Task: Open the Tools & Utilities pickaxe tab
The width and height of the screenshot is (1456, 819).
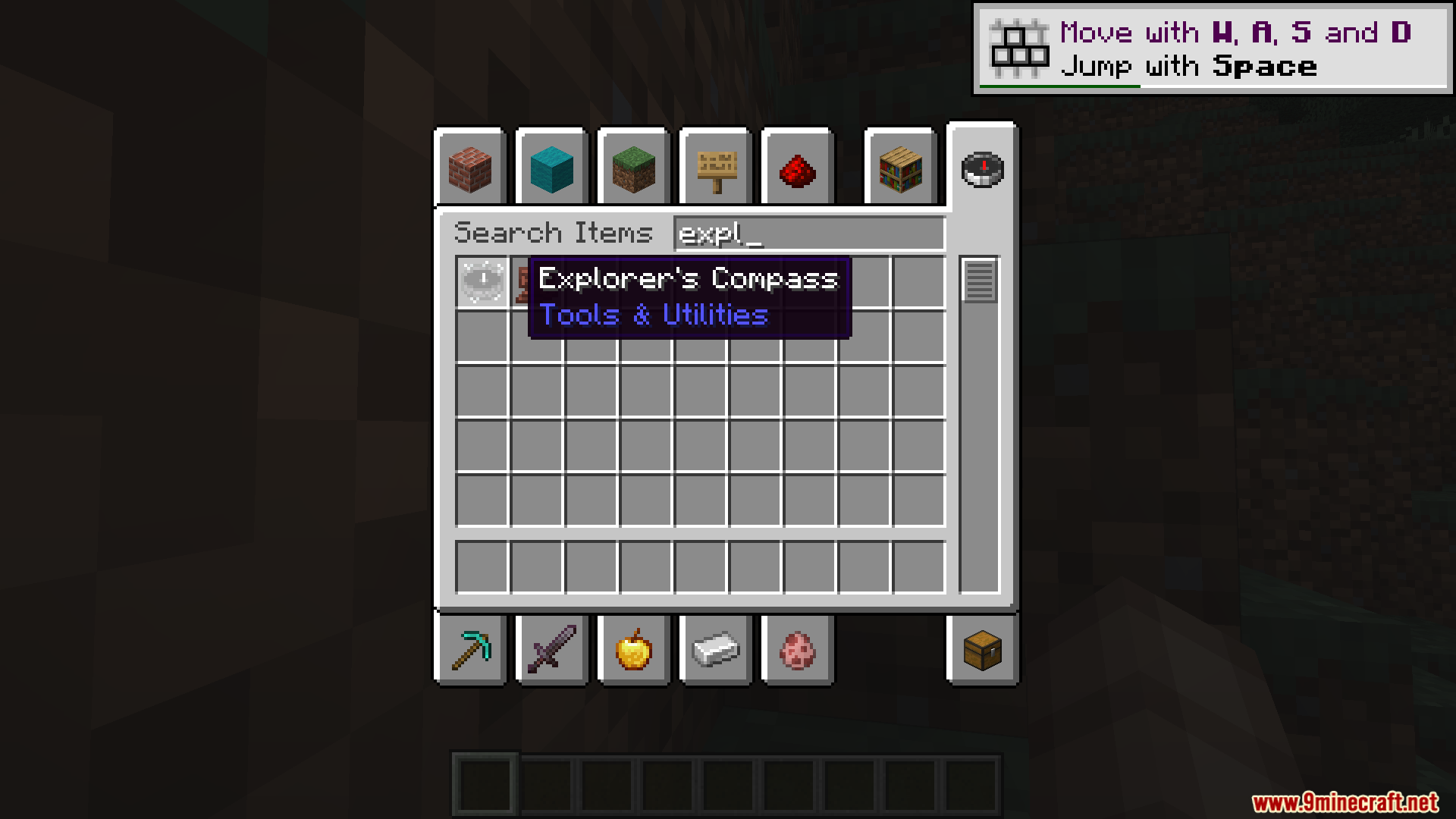Action: (x=470, y=651)
